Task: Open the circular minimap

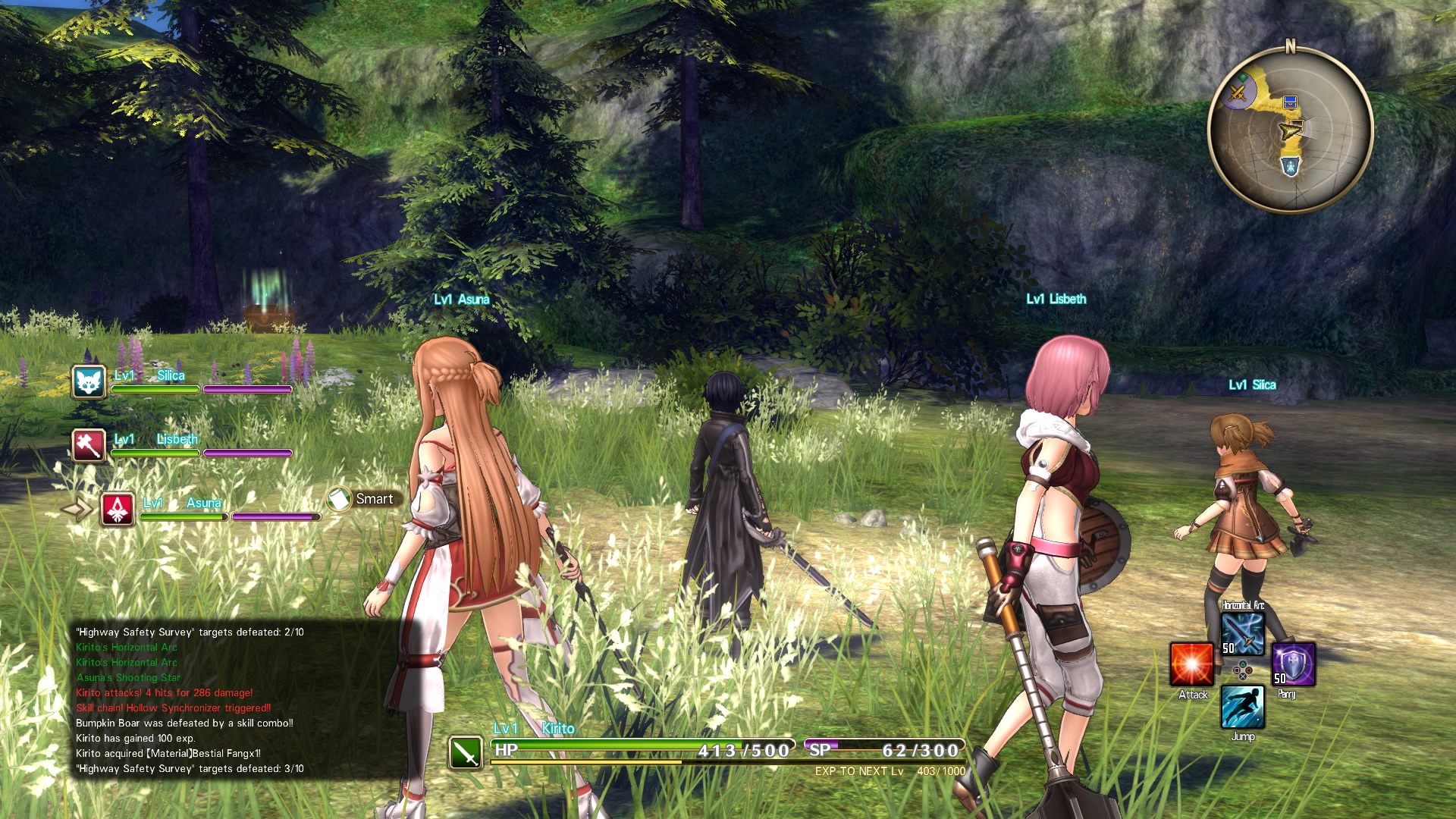Action: (x=1290, y=129)
